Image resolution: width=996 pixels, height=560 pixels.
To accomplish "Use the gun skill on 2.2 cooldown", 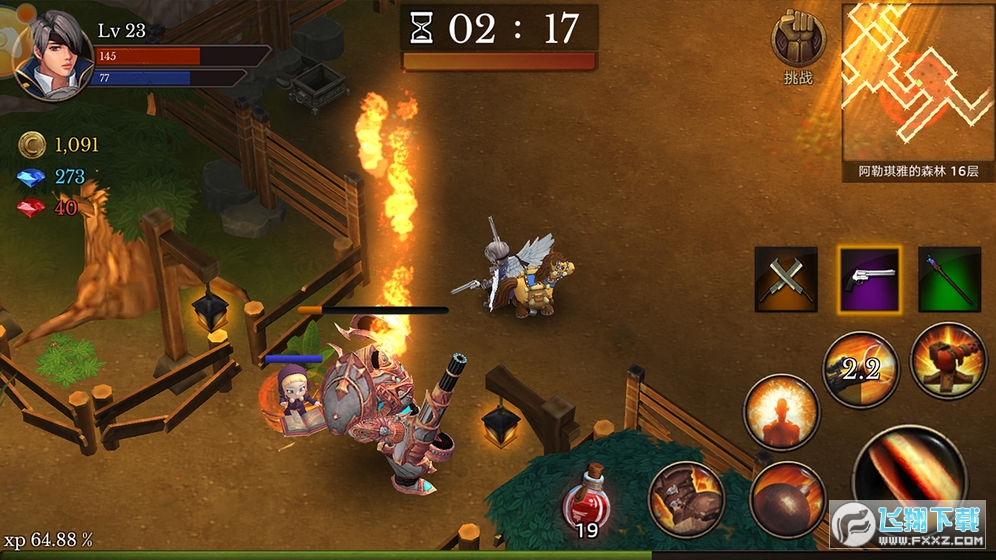I will tap(860, 369).
